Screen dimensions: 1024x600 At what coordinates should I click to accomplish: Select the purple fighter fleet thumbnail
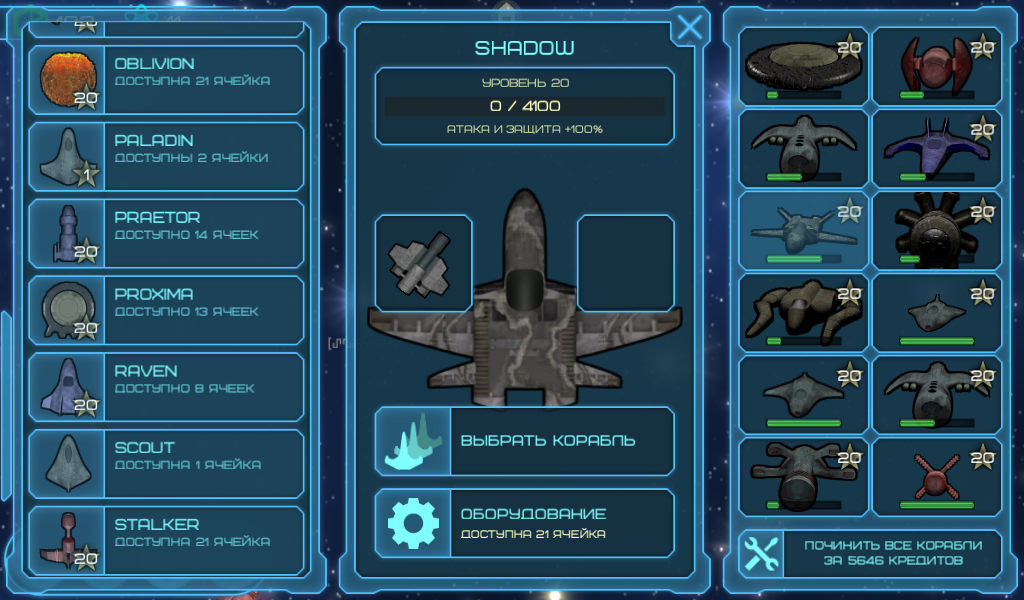pos(936,148)
